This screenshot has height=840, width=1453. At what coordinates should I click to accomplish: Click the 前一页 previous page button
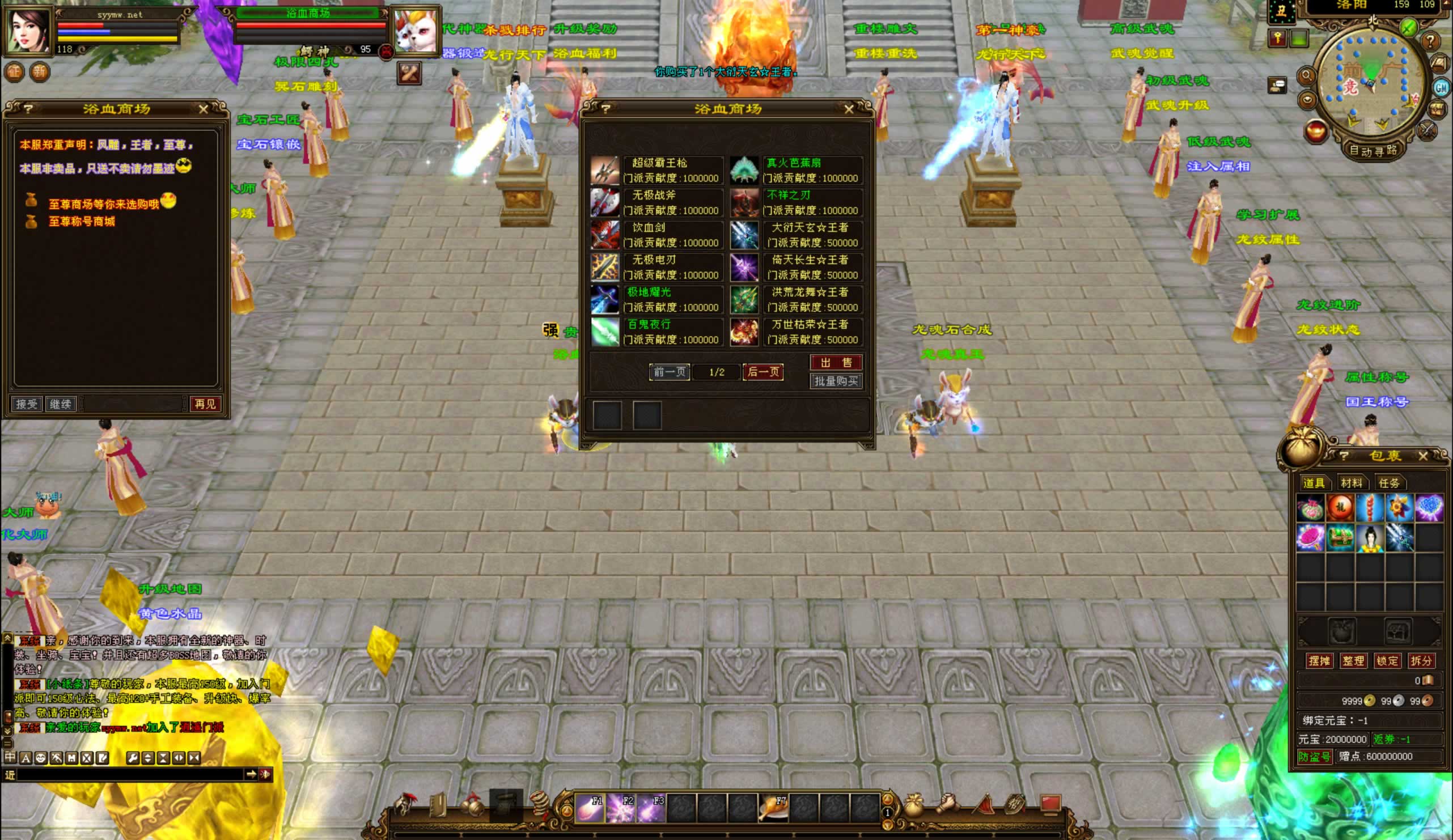point(669,372)
